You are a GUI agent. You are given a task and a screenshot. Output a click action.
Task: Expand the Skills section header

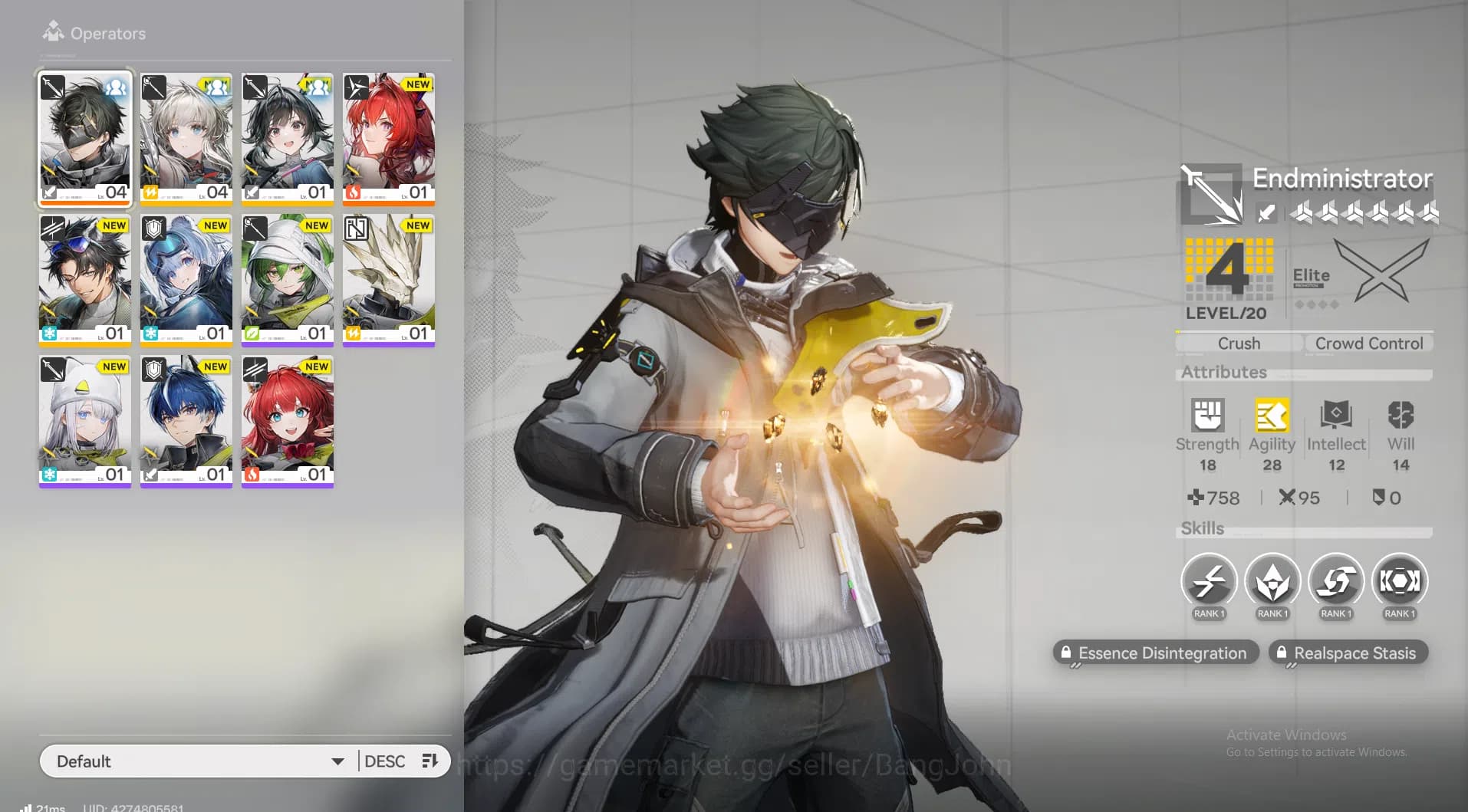[1203, 528]
